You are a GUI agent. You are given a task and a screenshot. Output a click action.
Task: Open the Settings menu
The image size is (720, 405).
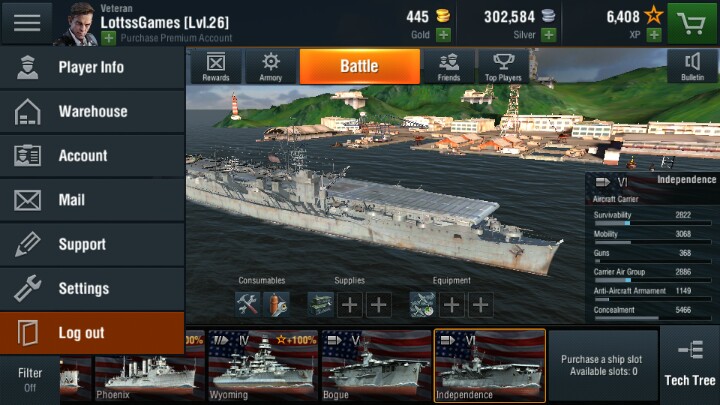click(x=92, y=288)
